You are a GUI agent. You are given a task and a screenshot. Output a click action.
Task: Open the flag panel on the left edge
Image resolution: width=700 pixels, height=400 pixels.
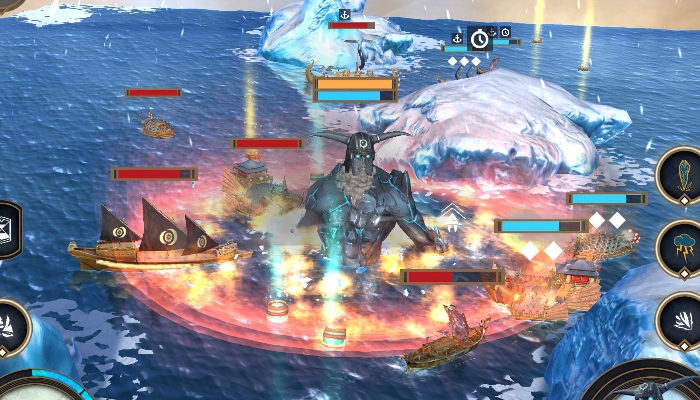tap(8, 229)
